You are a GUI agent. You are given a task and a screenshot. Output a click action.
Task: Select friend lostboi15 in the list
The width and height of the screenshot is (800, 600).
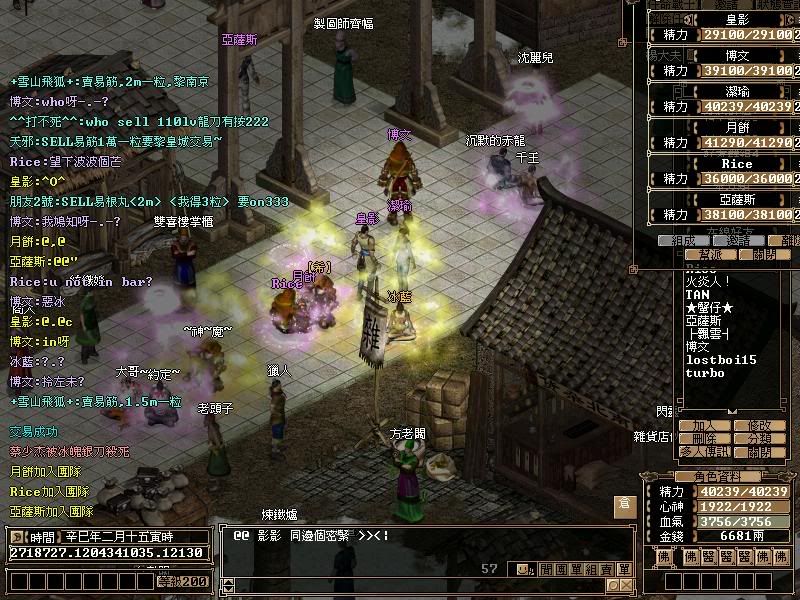pos(721,359)
